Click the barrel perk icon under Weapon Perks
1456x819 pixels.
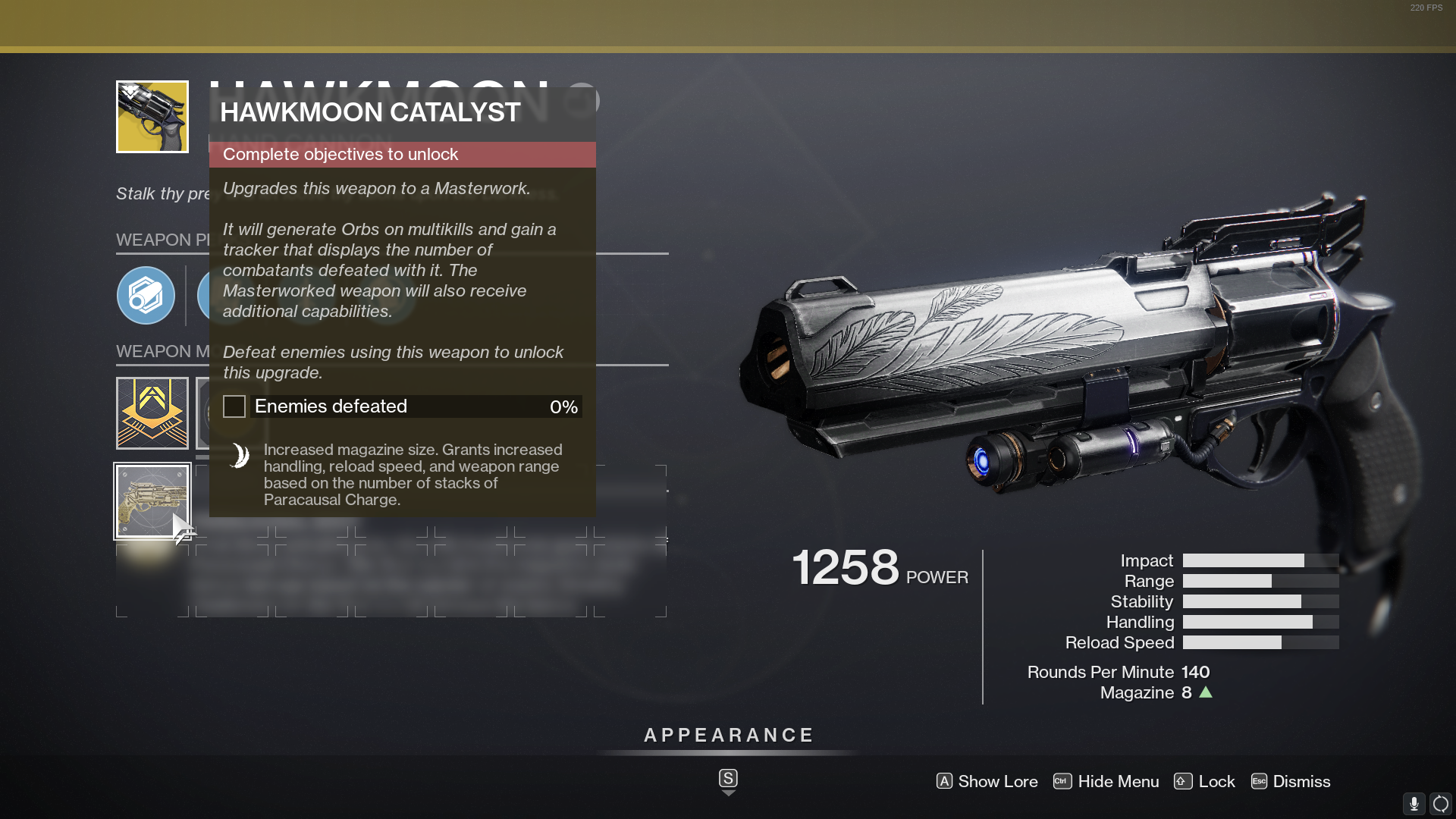(146, 296)
